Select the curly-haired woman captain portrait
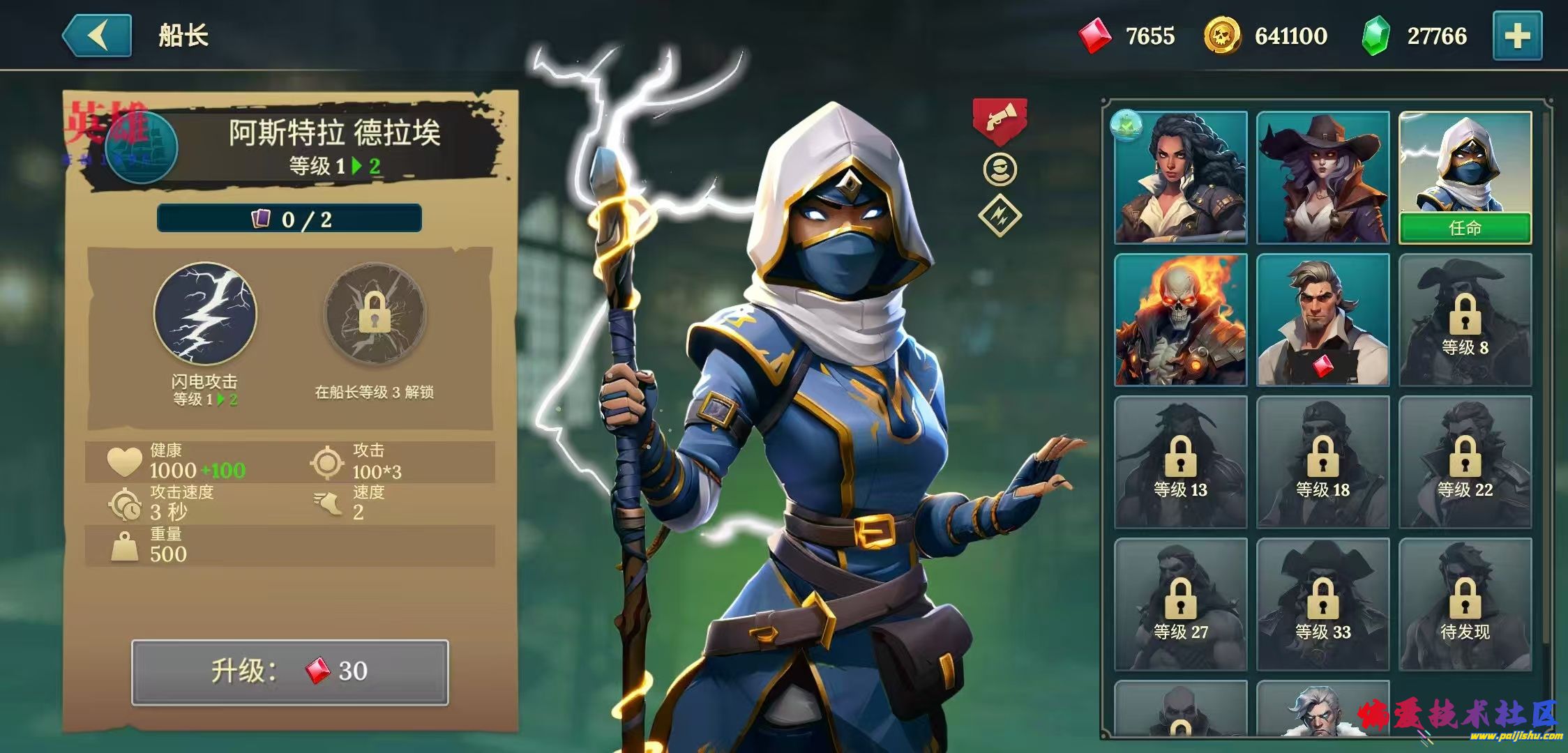This screenshot has height=753, width=1568. pos(1181,178)
